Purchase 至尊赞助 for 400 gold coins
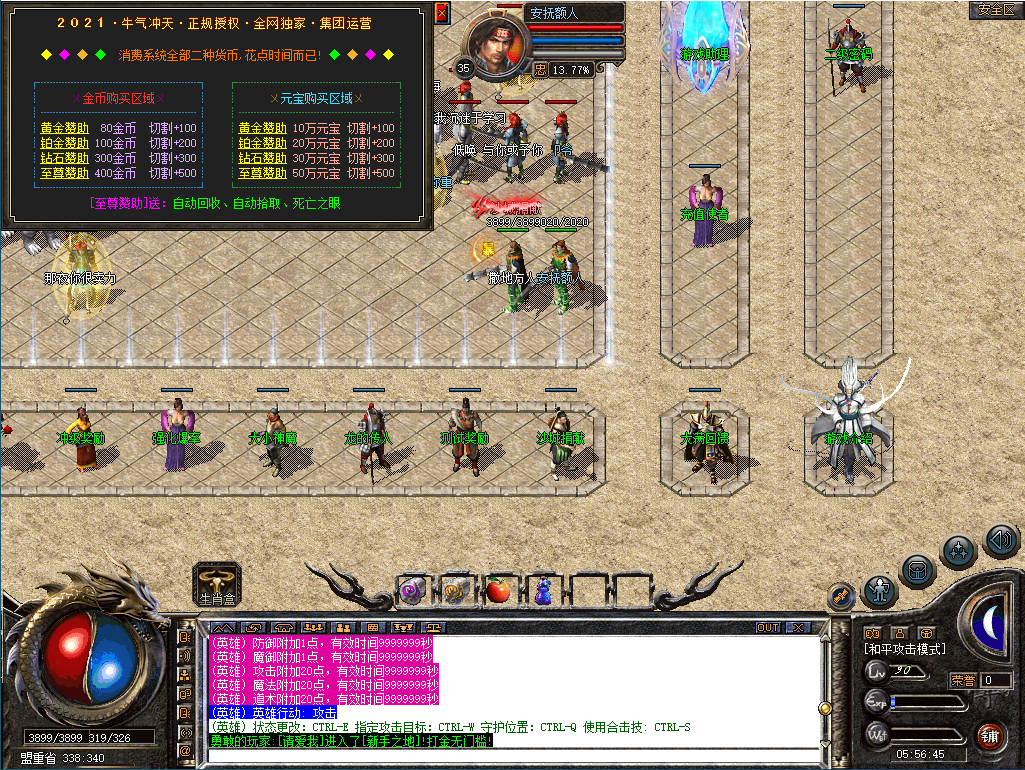1025x770 pixels. point(65,173)
